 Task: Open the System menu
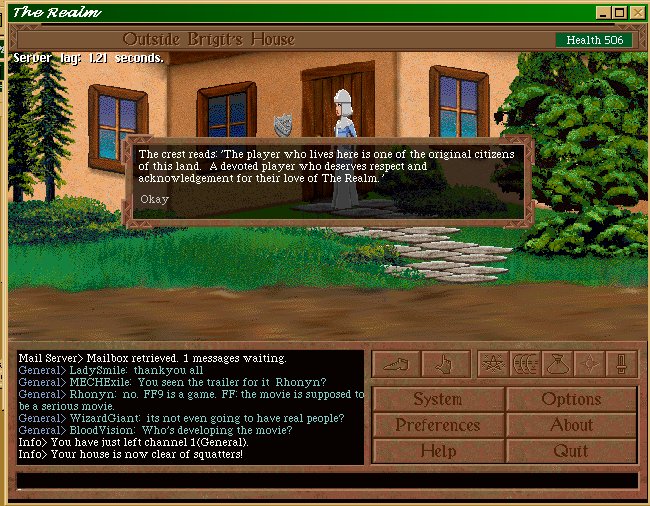coord(437,398)
